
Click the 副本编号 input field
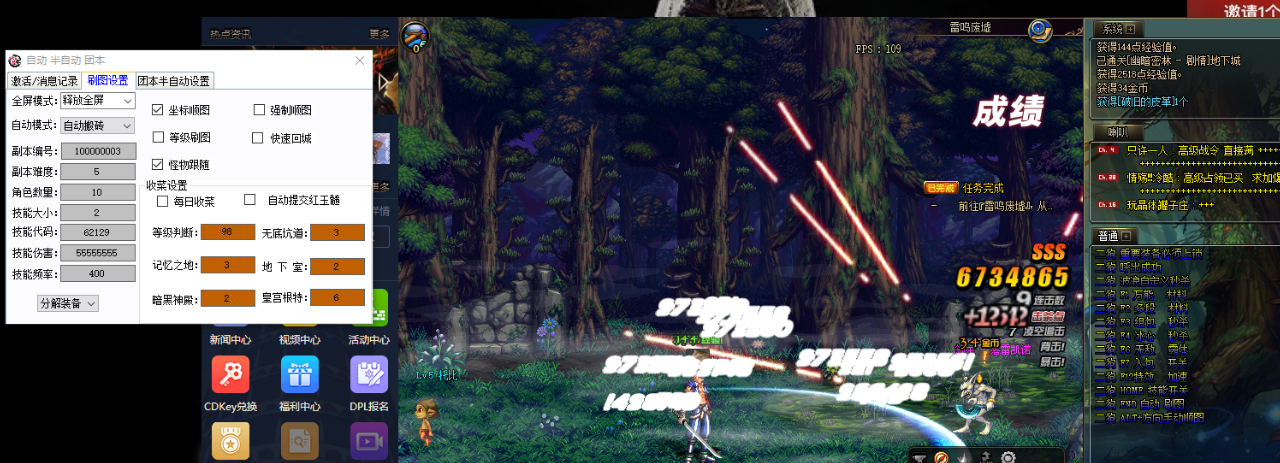97,151
